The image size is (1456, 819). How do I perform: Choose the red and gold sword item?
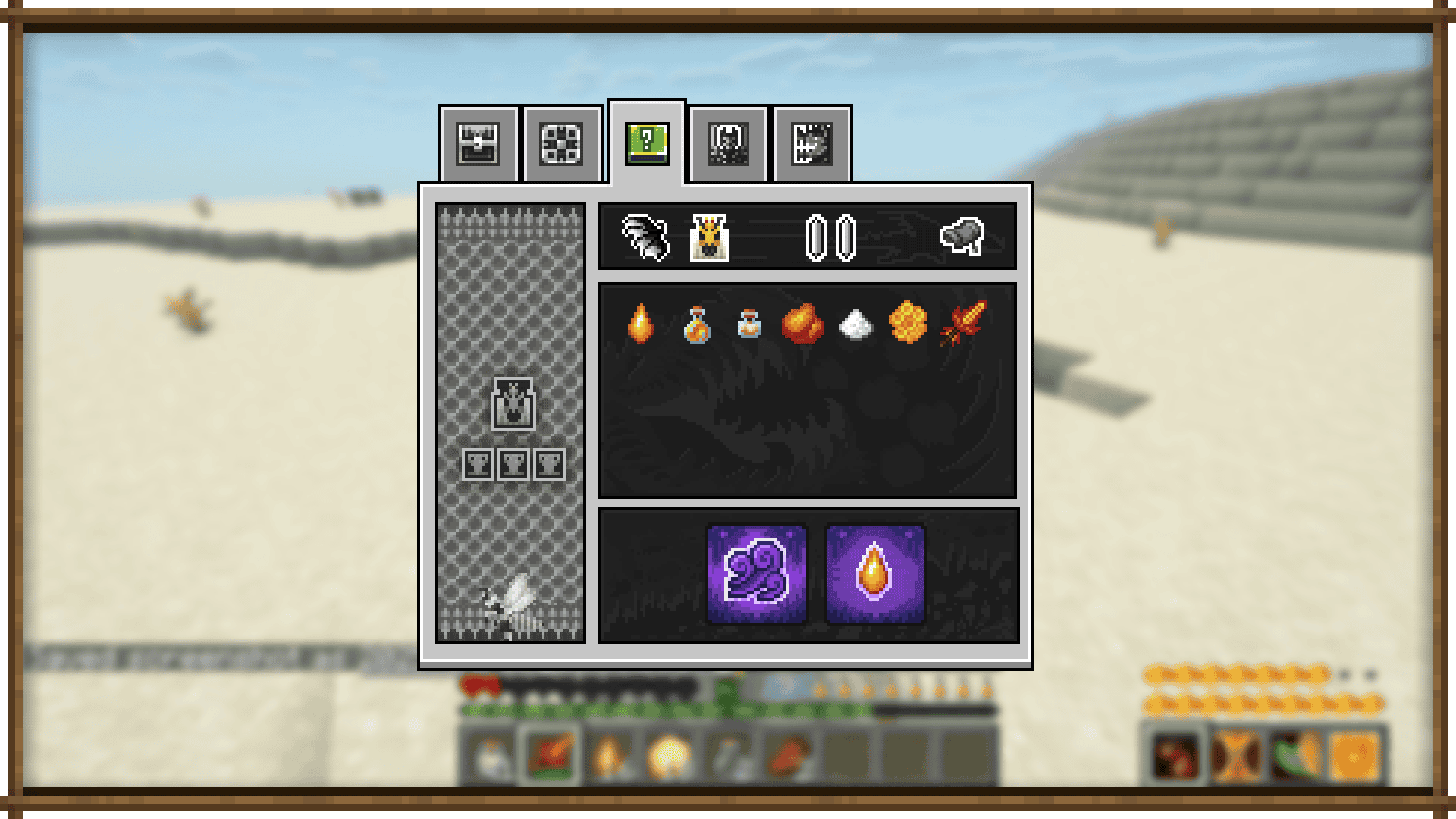963,323
